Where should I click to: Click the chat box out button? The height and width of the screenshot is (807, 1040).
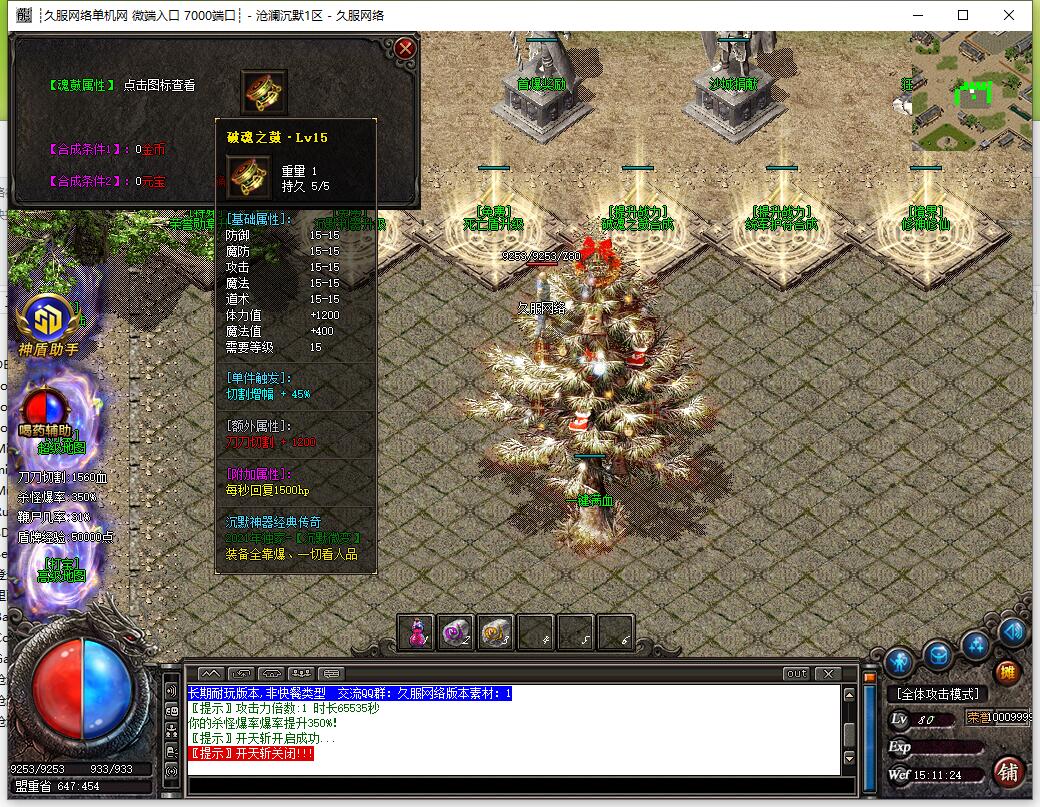(x=796, y=674)
